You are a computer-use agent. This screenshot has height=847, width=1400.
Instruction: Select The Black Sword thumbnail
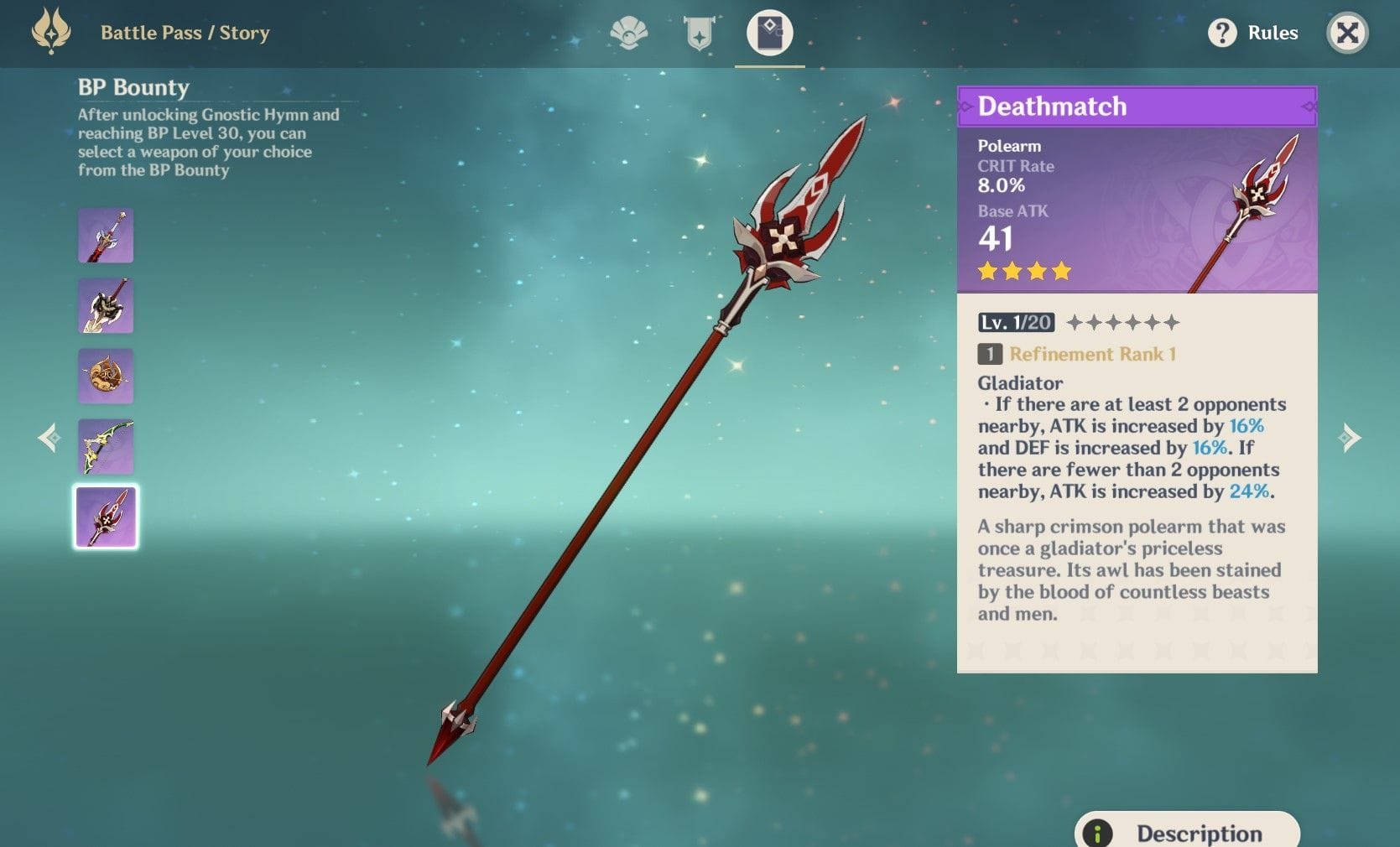106,236
